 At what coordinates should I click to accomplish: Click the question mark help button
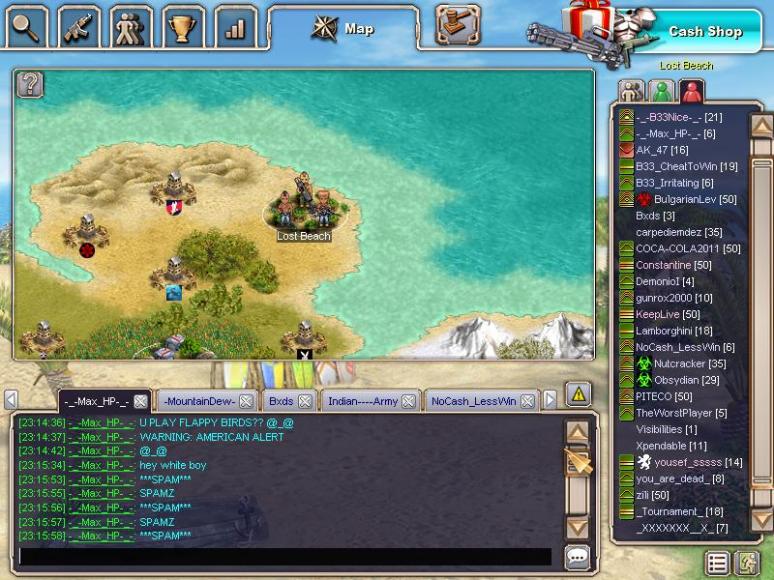click(31, 85)
